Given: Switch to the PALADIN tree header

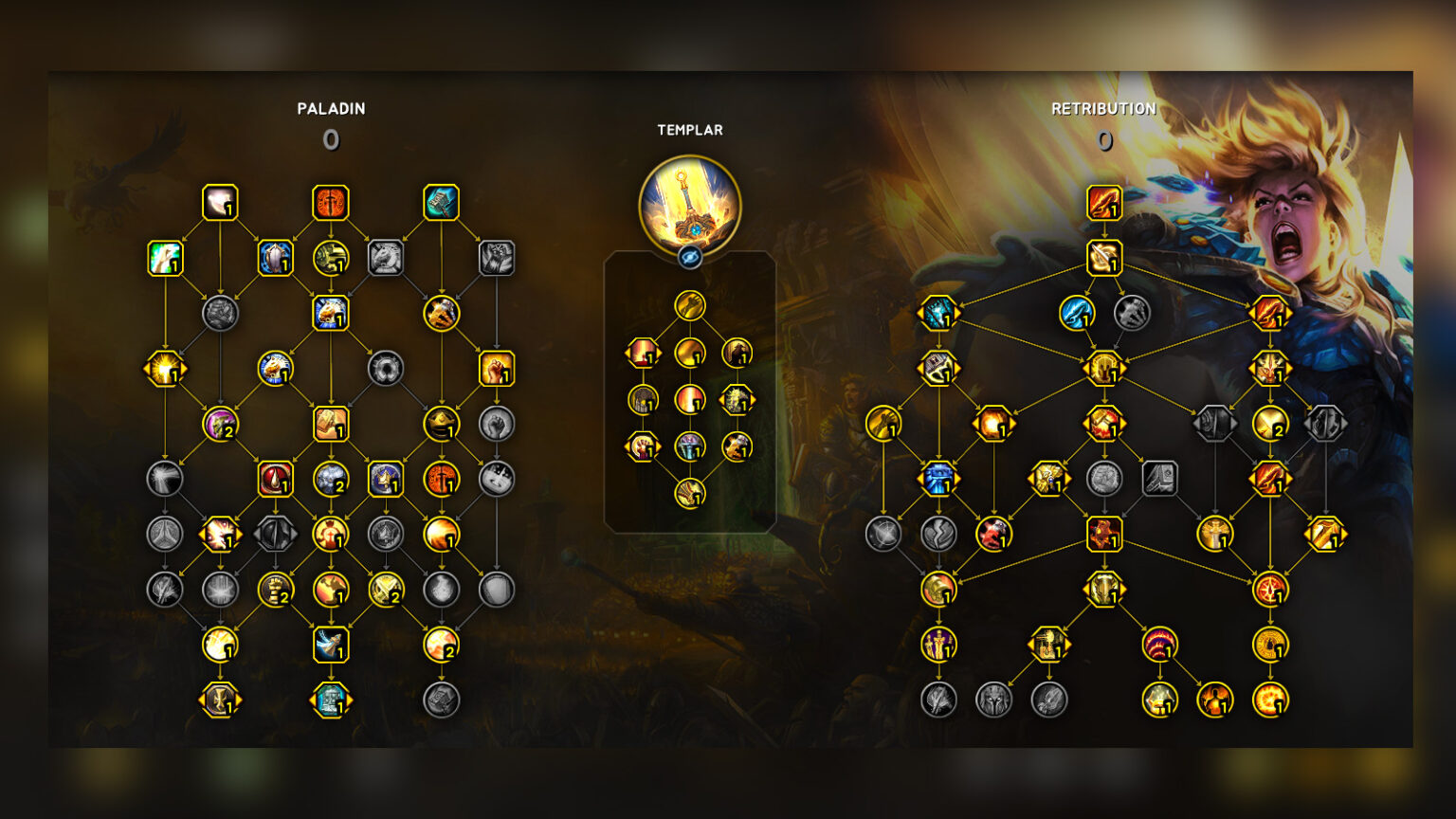Looking at the screenshot, I should [330, 108].
